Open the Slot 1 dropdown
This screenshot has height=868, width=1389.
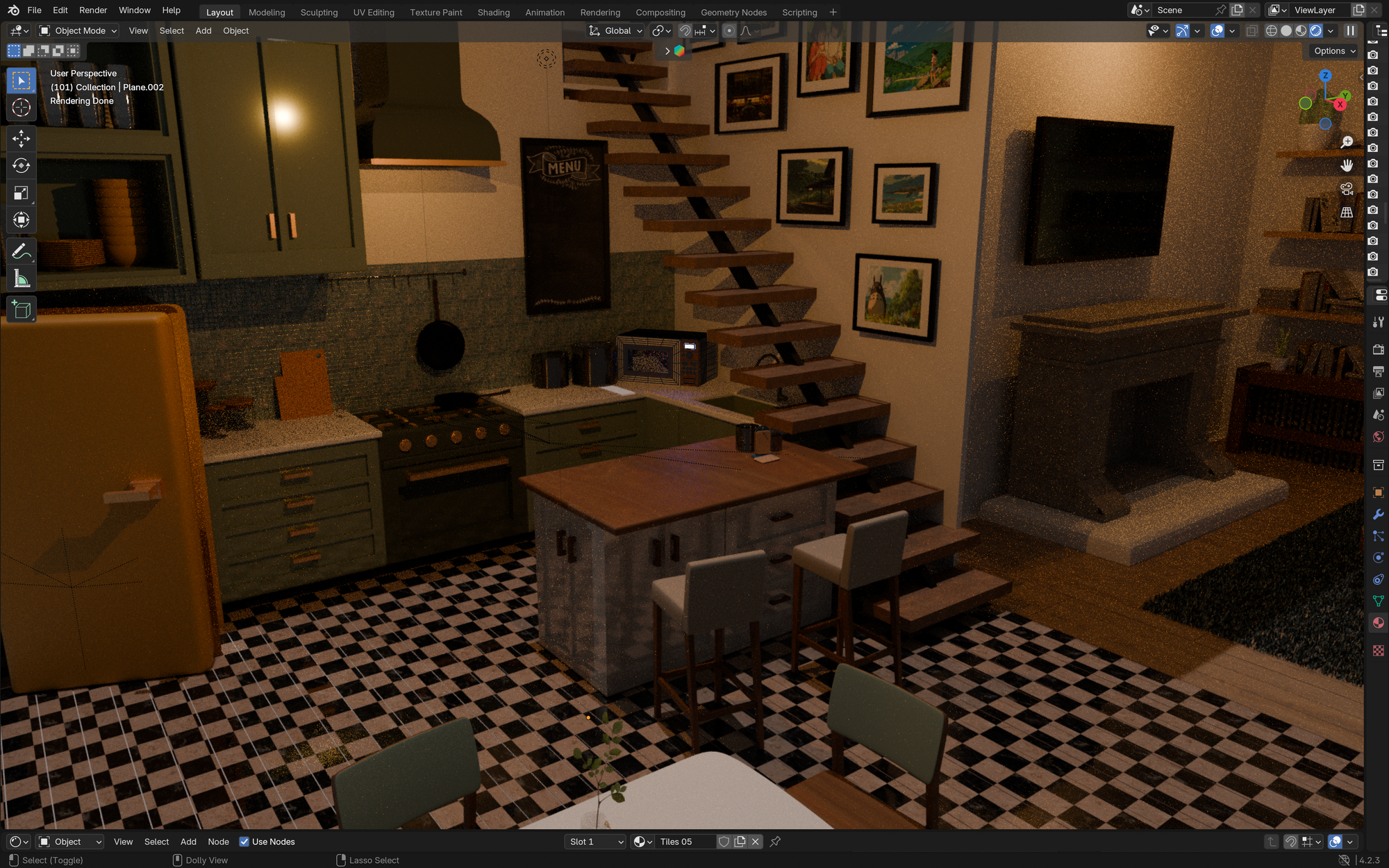(594, 842)
